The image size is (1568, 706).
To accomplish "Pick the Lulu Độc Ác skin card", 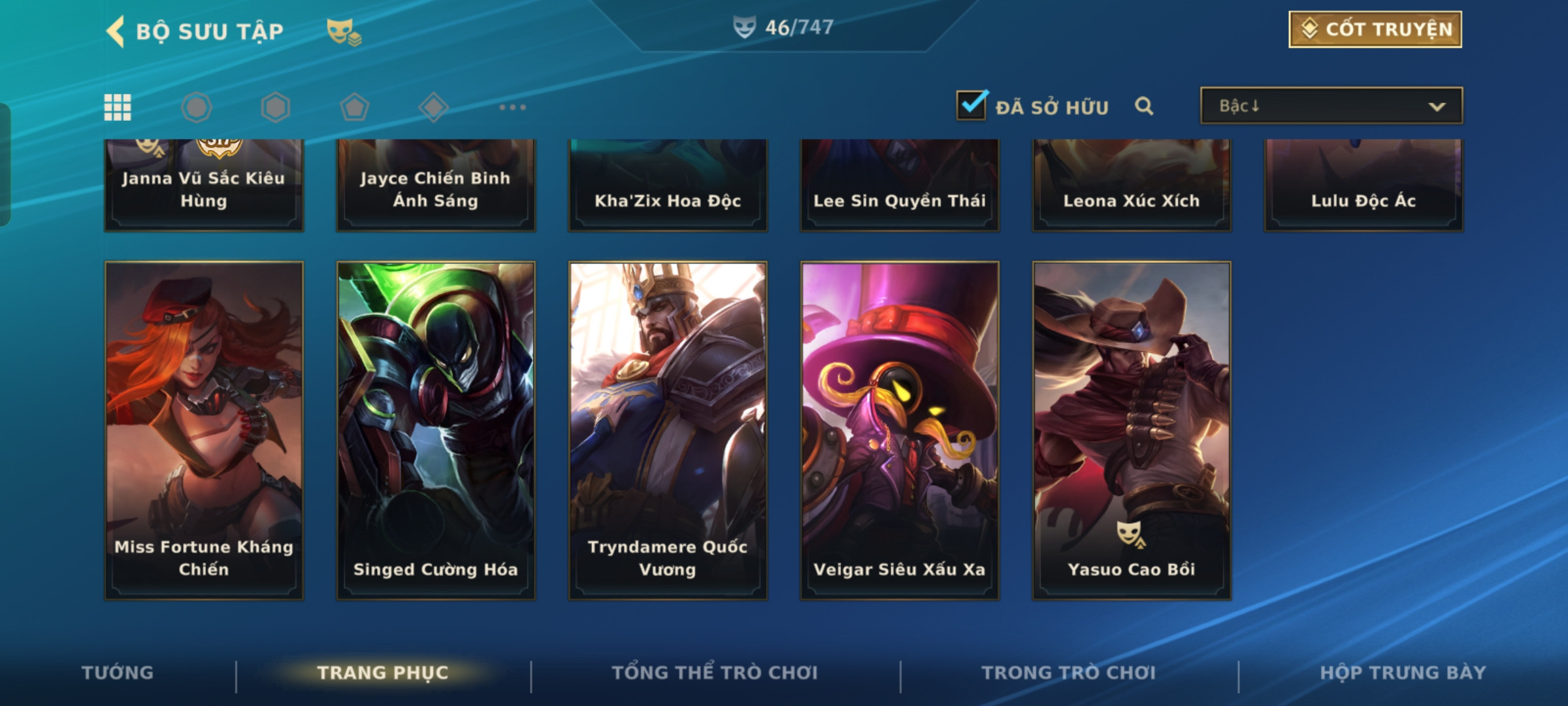I will tap(1364, 186).
